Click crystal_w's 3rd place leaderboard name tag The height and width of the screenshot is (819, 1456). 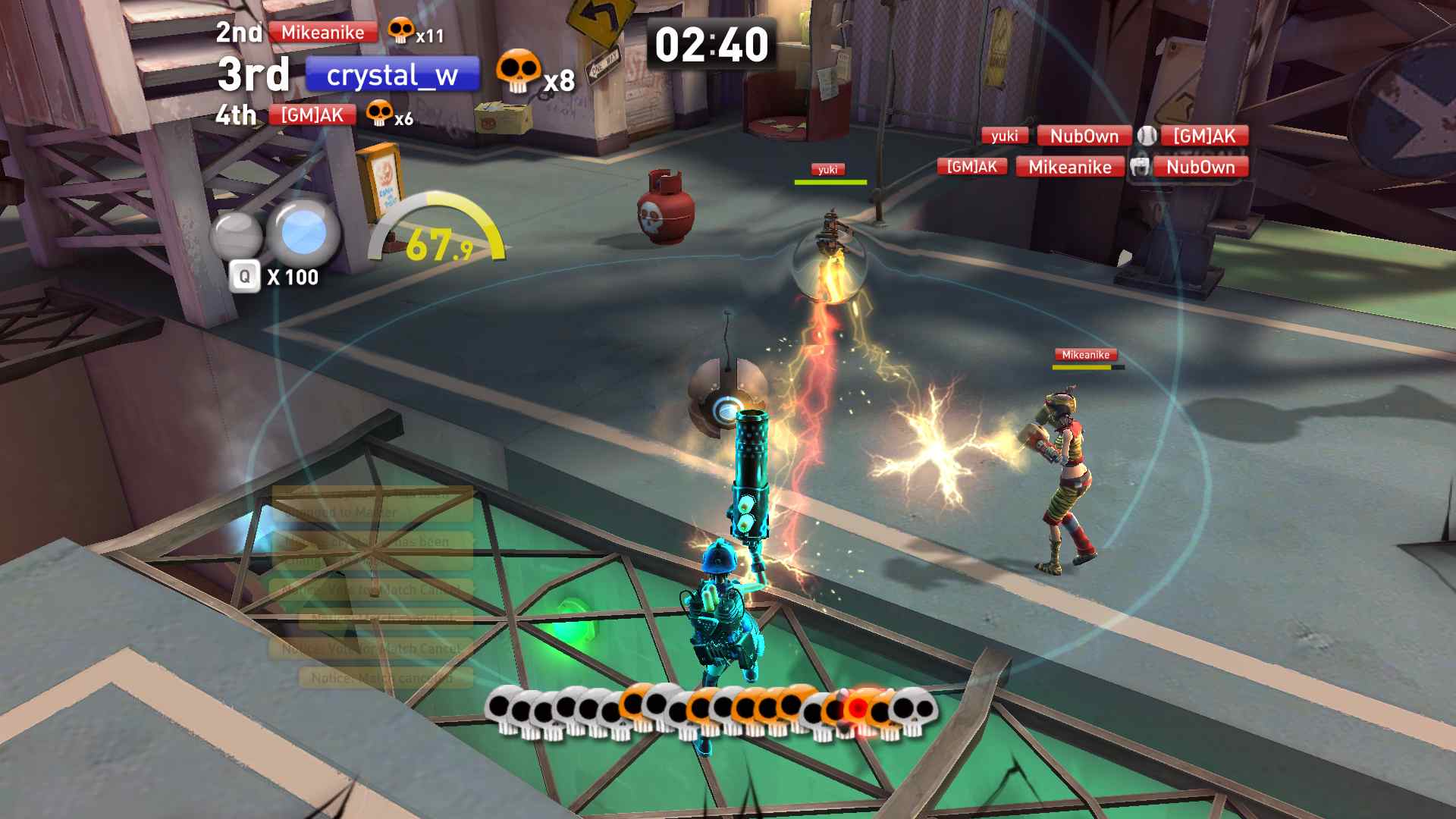392,75
